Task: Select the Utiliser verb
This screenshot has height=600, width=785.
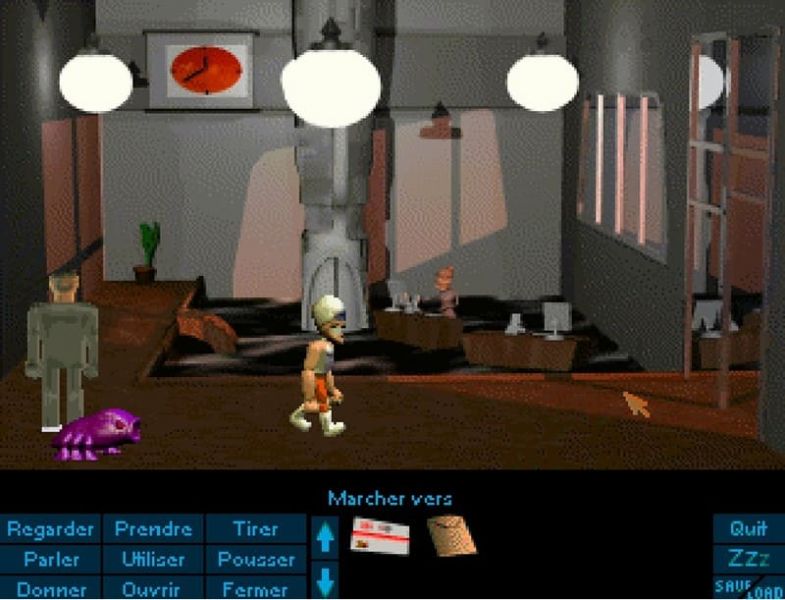Action: point(153,559)
